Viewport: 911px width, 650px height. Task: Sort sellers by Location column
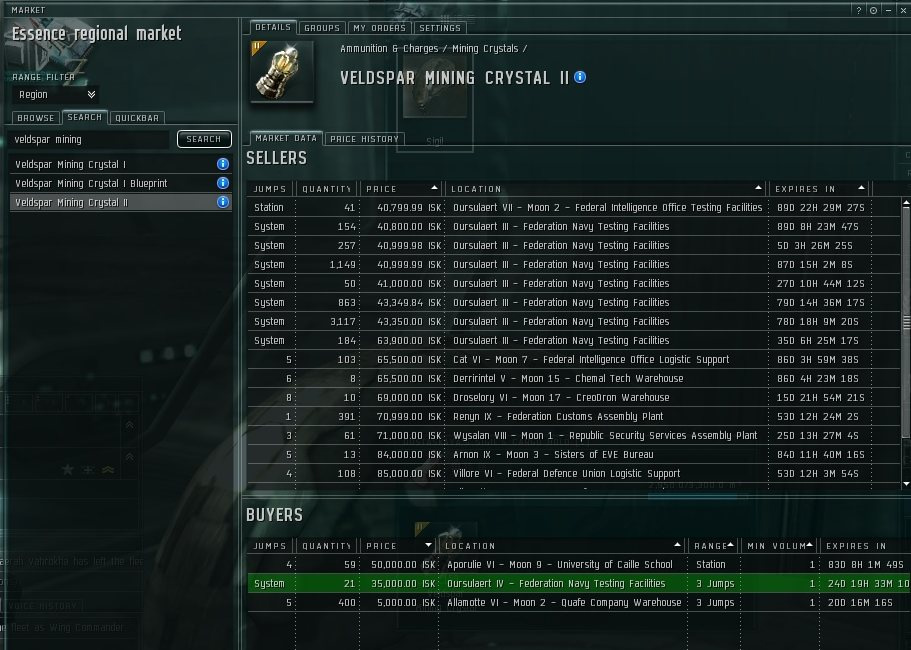click(603, 189)
